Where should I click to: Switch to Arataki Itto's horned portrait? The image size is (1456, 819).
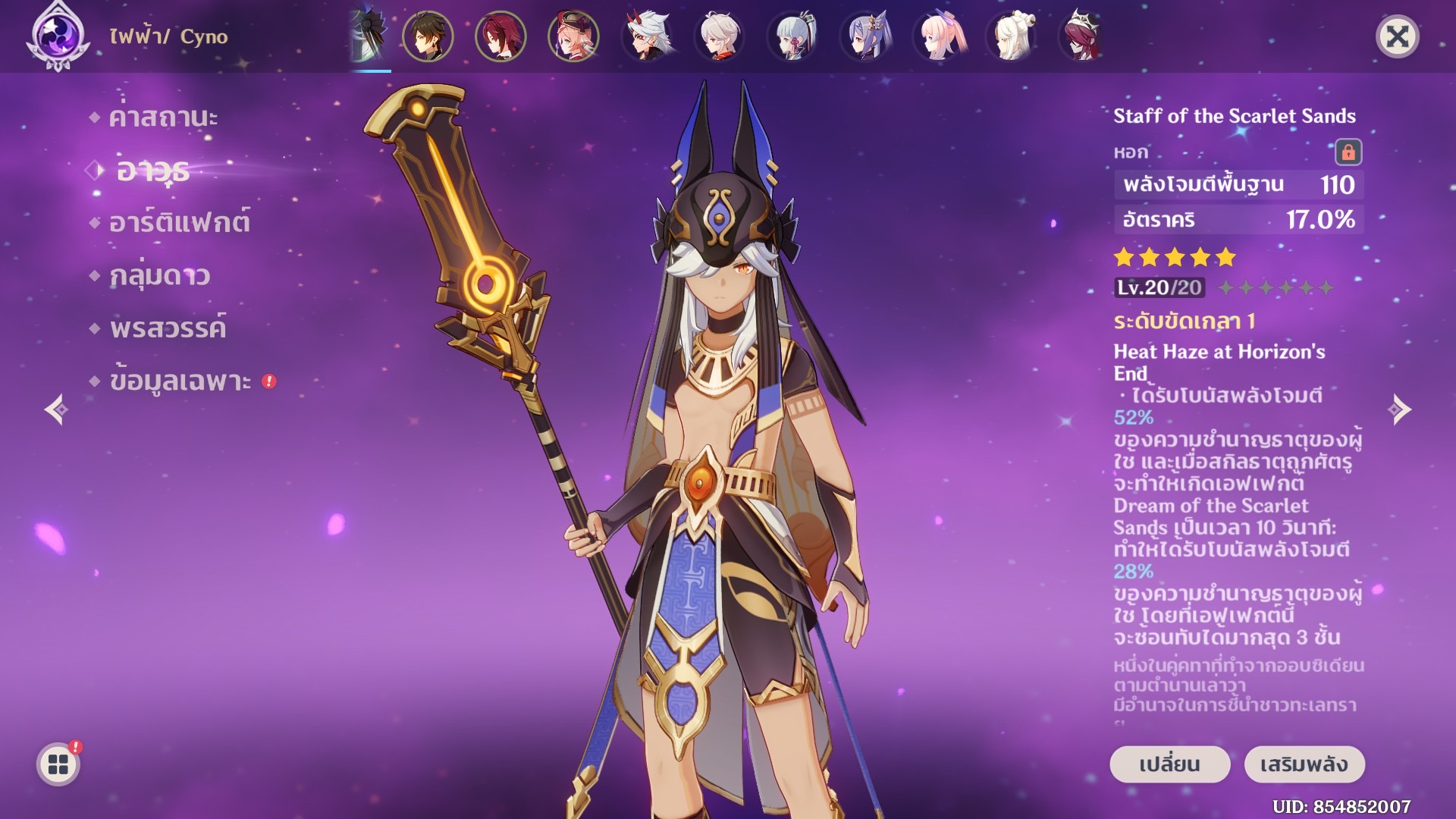pos(646,36)
